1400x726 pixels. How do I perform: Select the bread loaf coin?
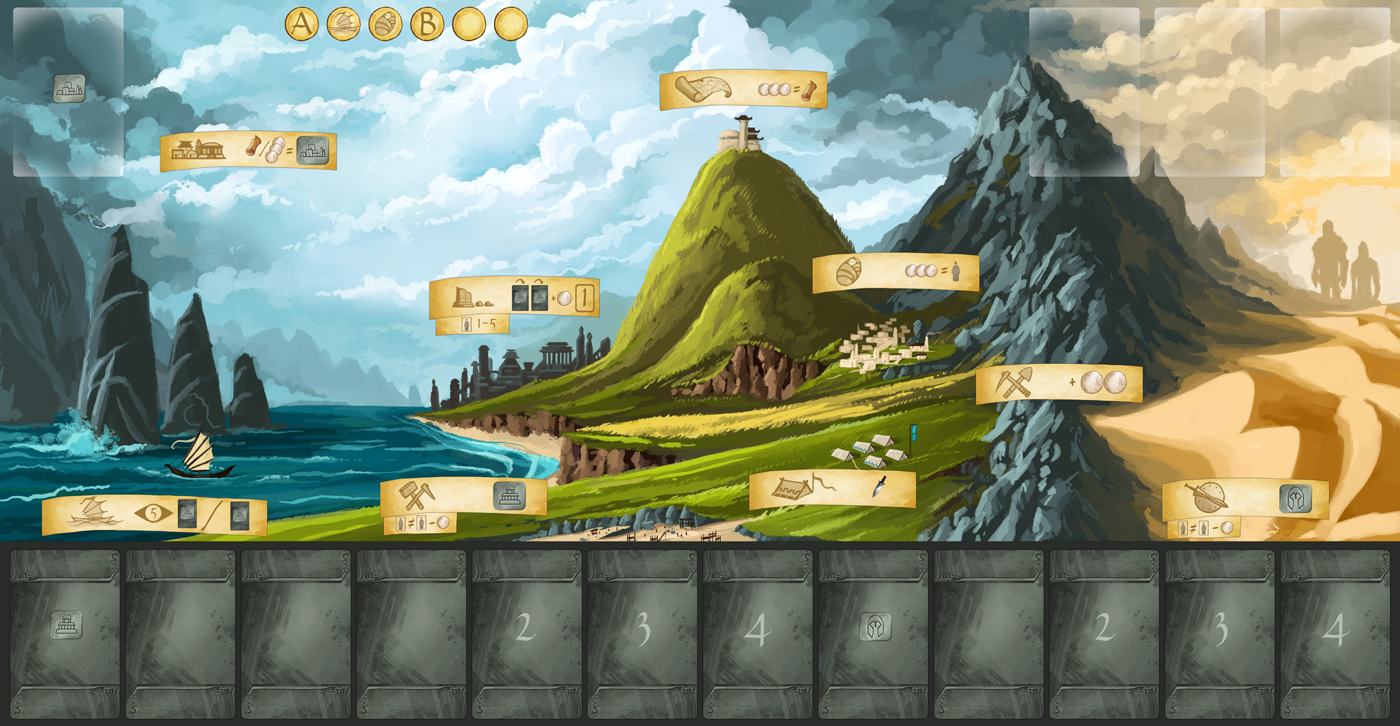(385, 24)
